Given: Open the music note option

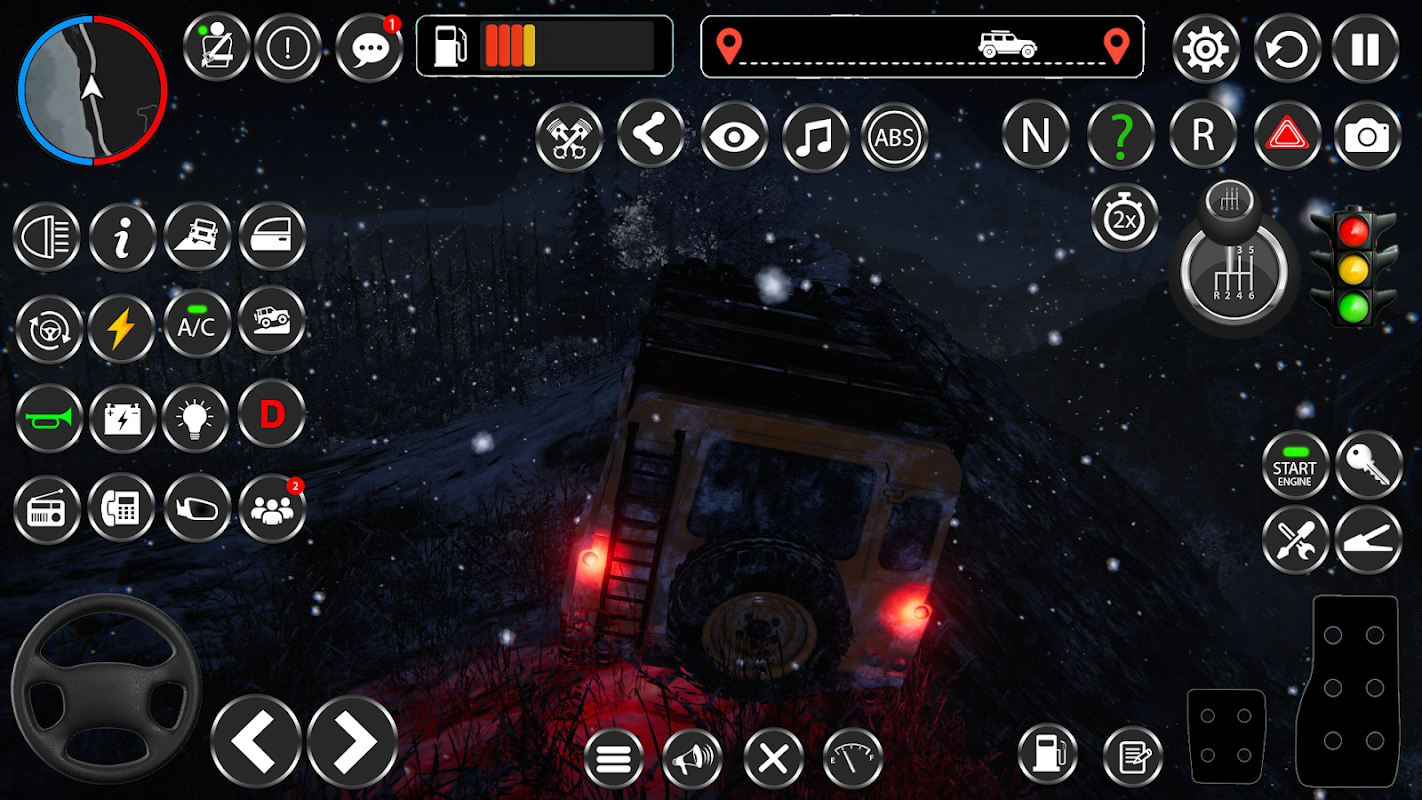Looking at the screenshot, I should [815, 137].
